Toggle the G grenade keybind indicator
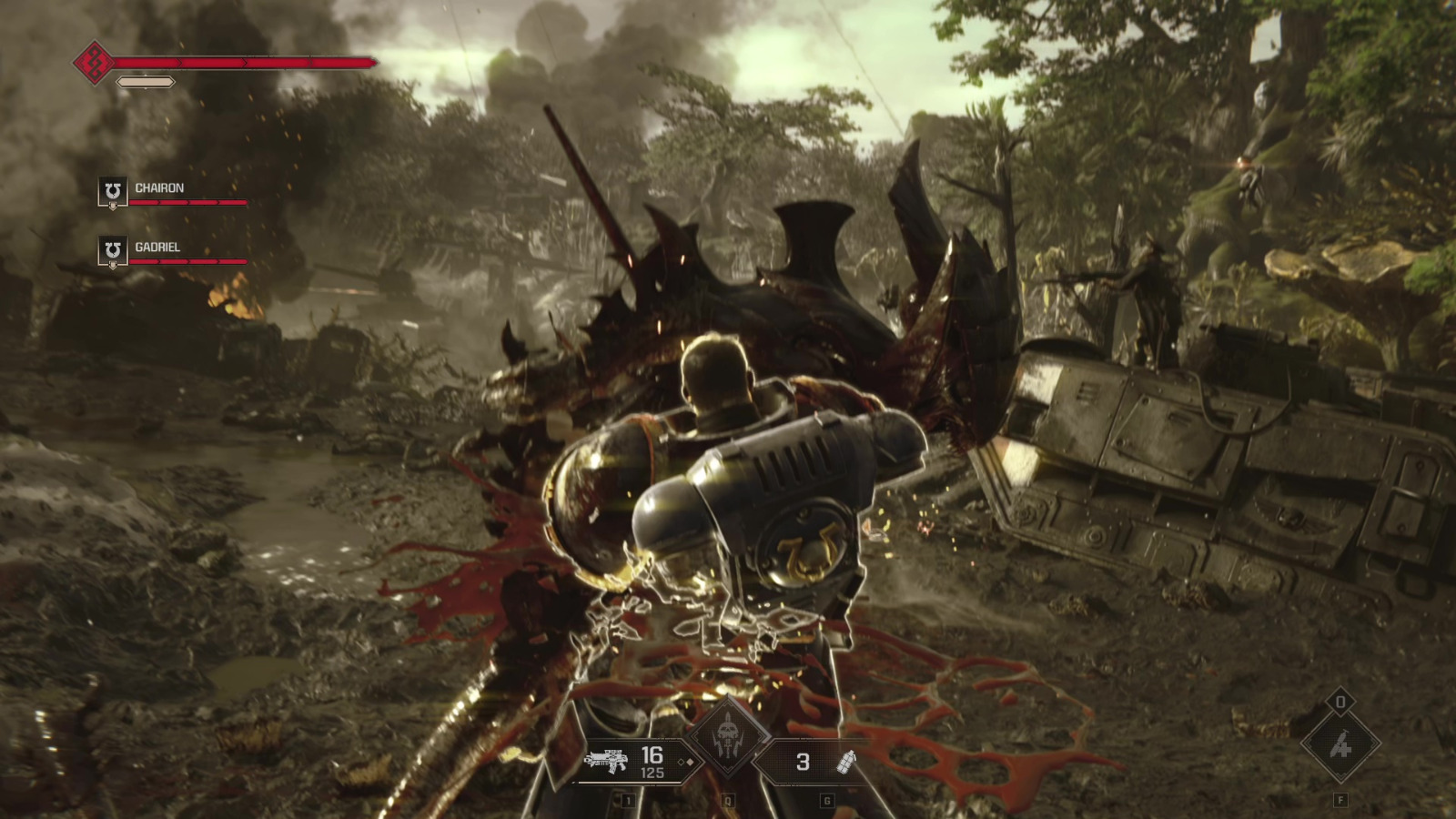Screen dimensions: 1456x819 [x=826, y=799]
